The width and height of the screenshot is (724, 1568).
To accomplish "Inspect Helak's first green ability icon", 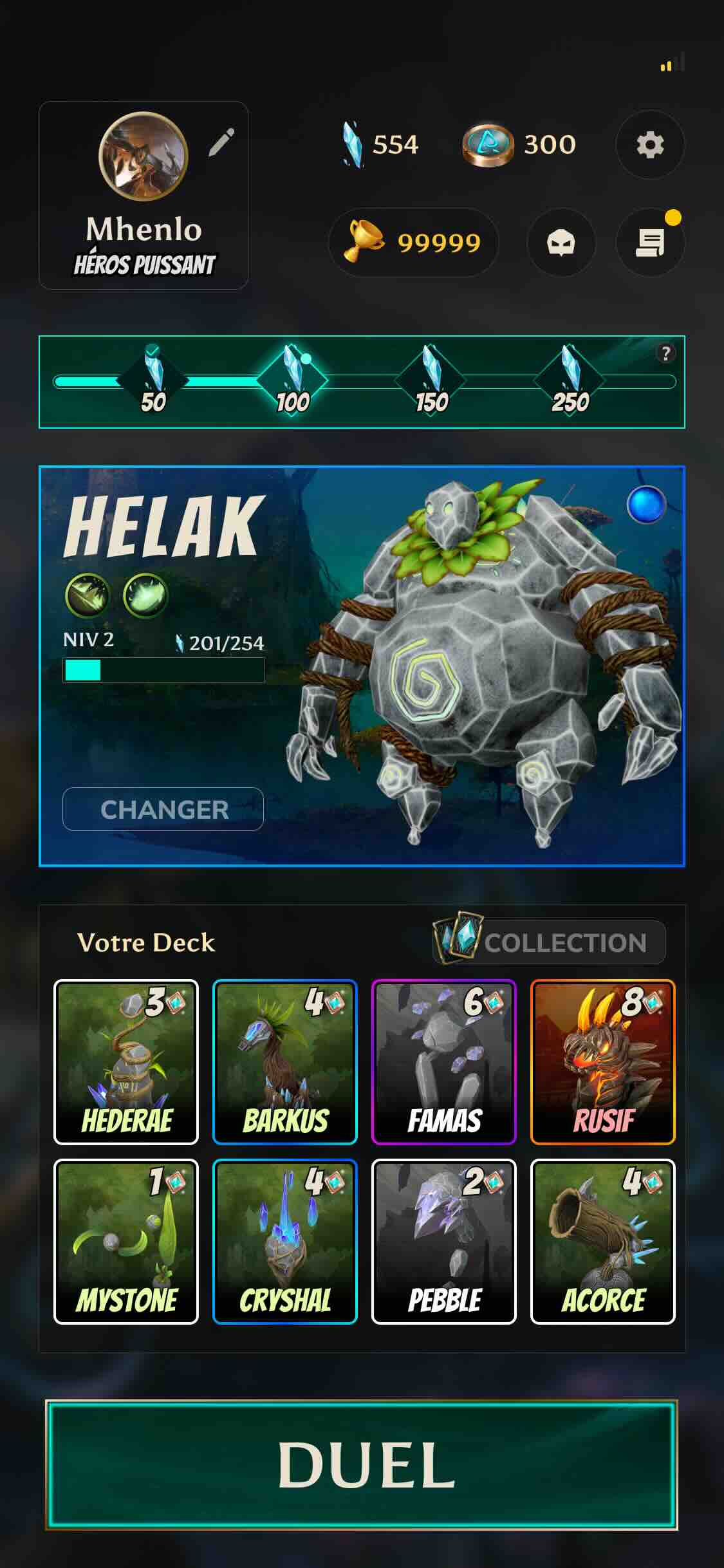I will [x=88, y=595].
